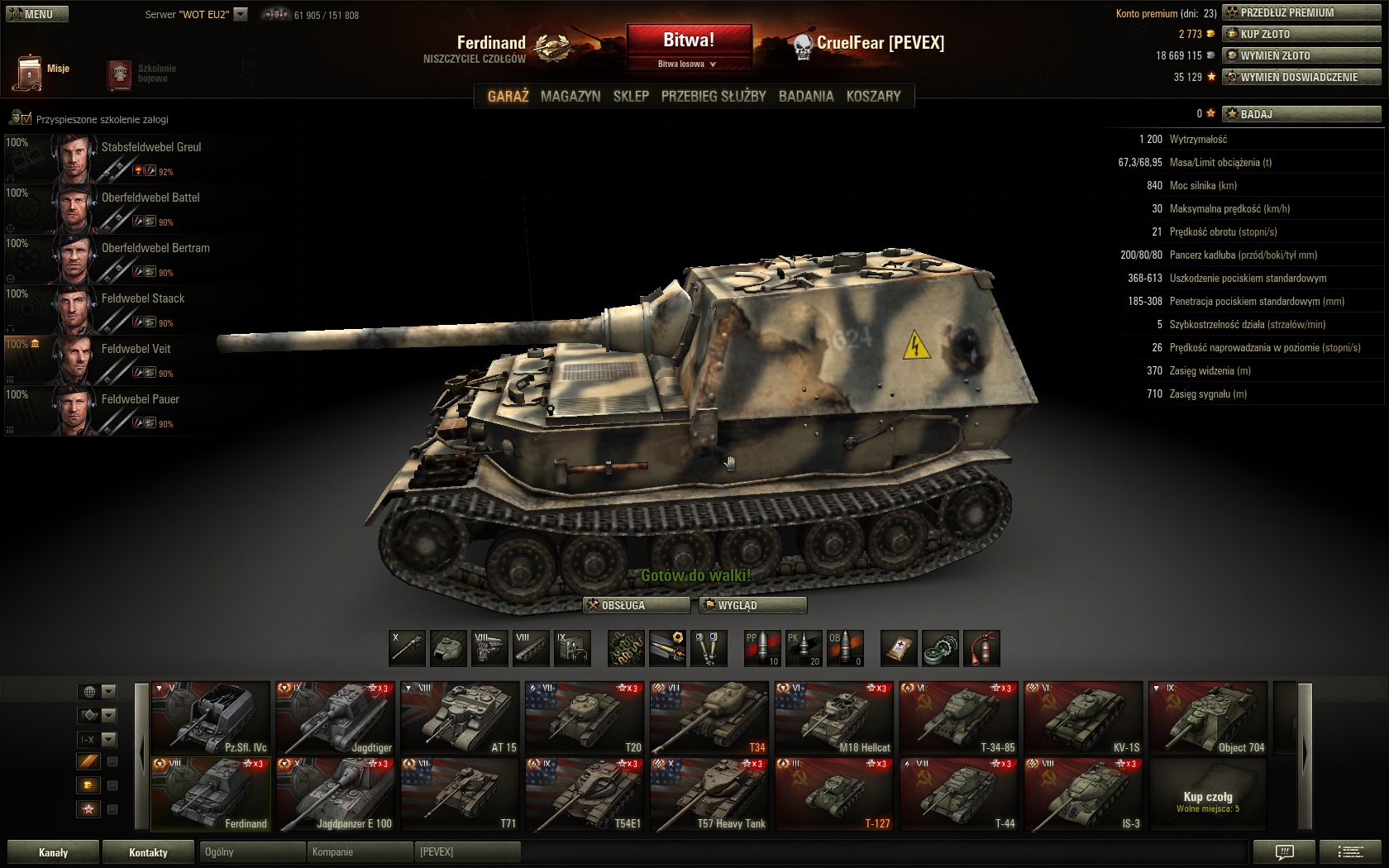Screen dimensions: 1389x868
Task: Choose the KV-1S in the carousel
Action: (x=1084, y=718)
